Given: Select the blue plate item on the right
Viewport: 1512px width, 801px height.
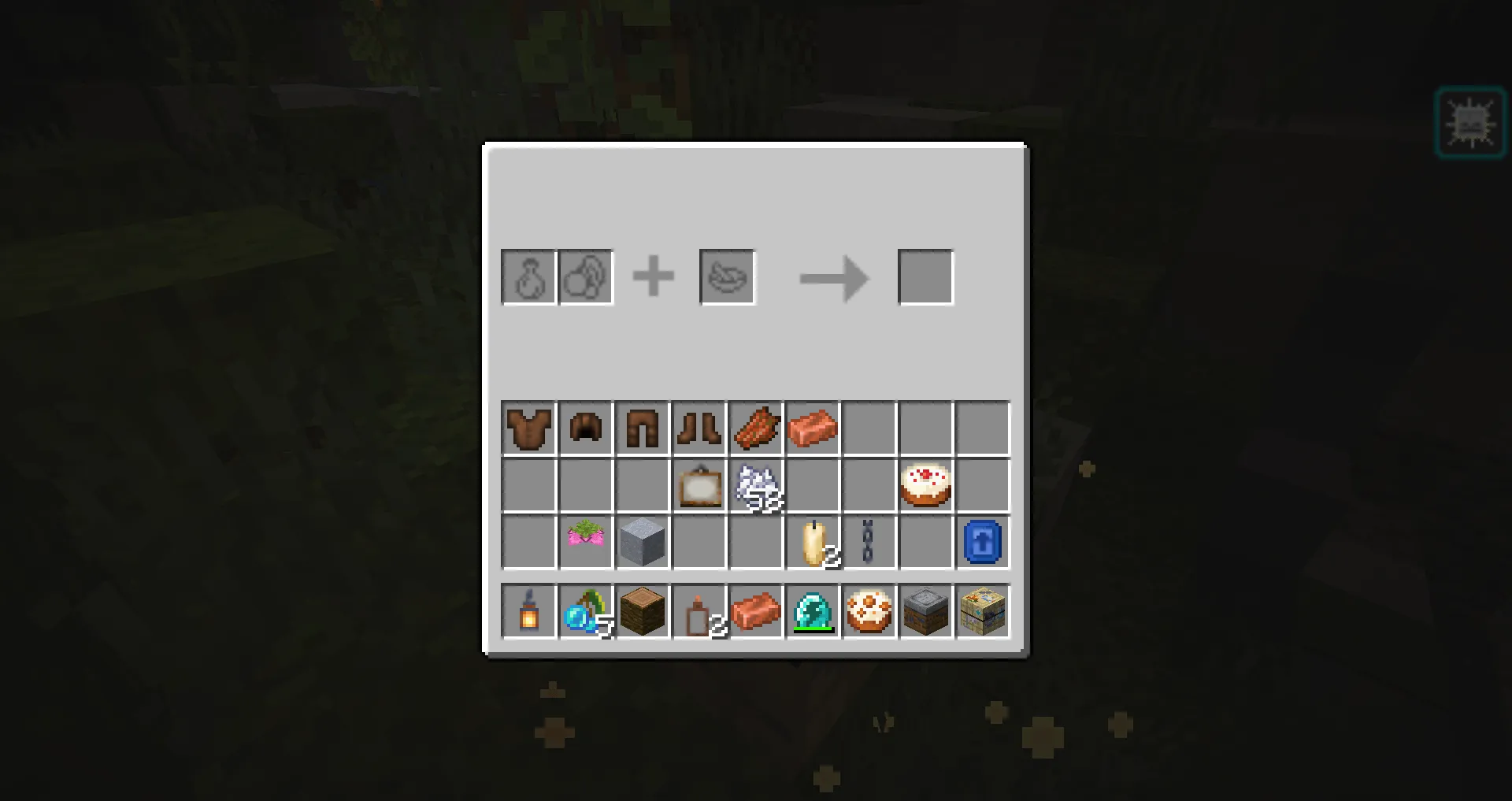Looking at the screenshot, I should [982, 541].
